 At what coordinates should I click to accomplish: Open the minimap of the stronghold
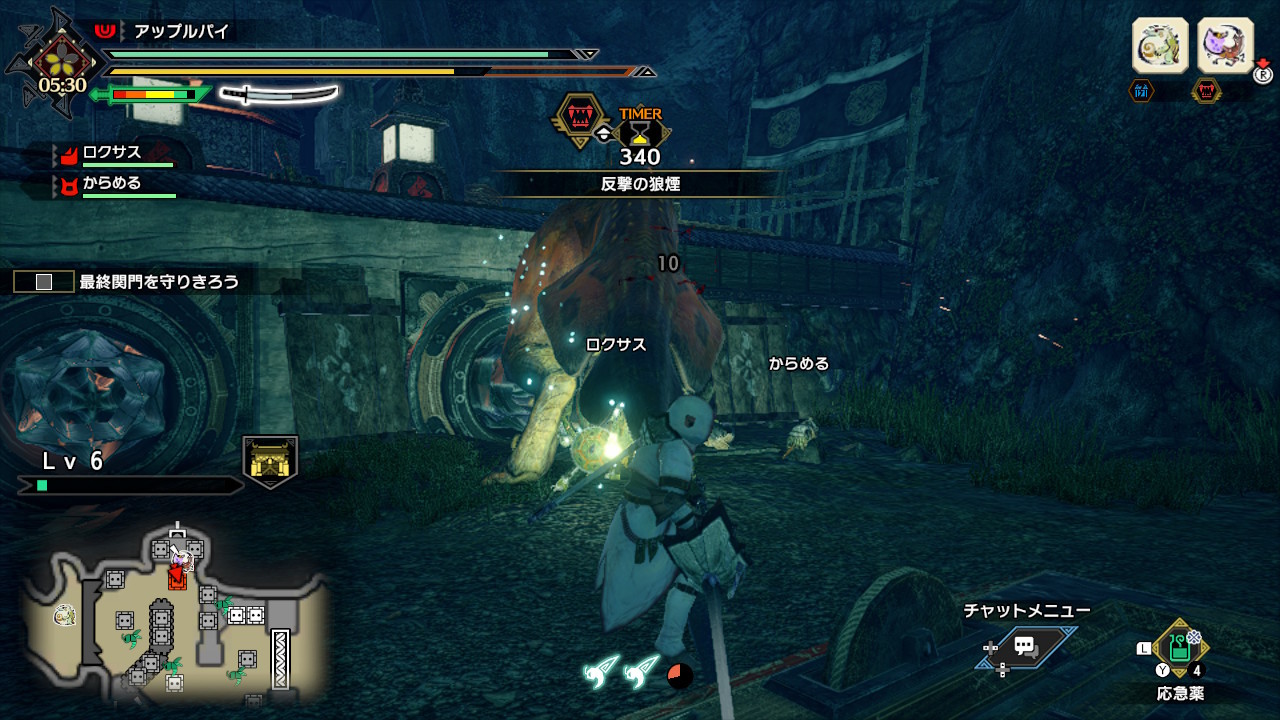coord(175,612)
